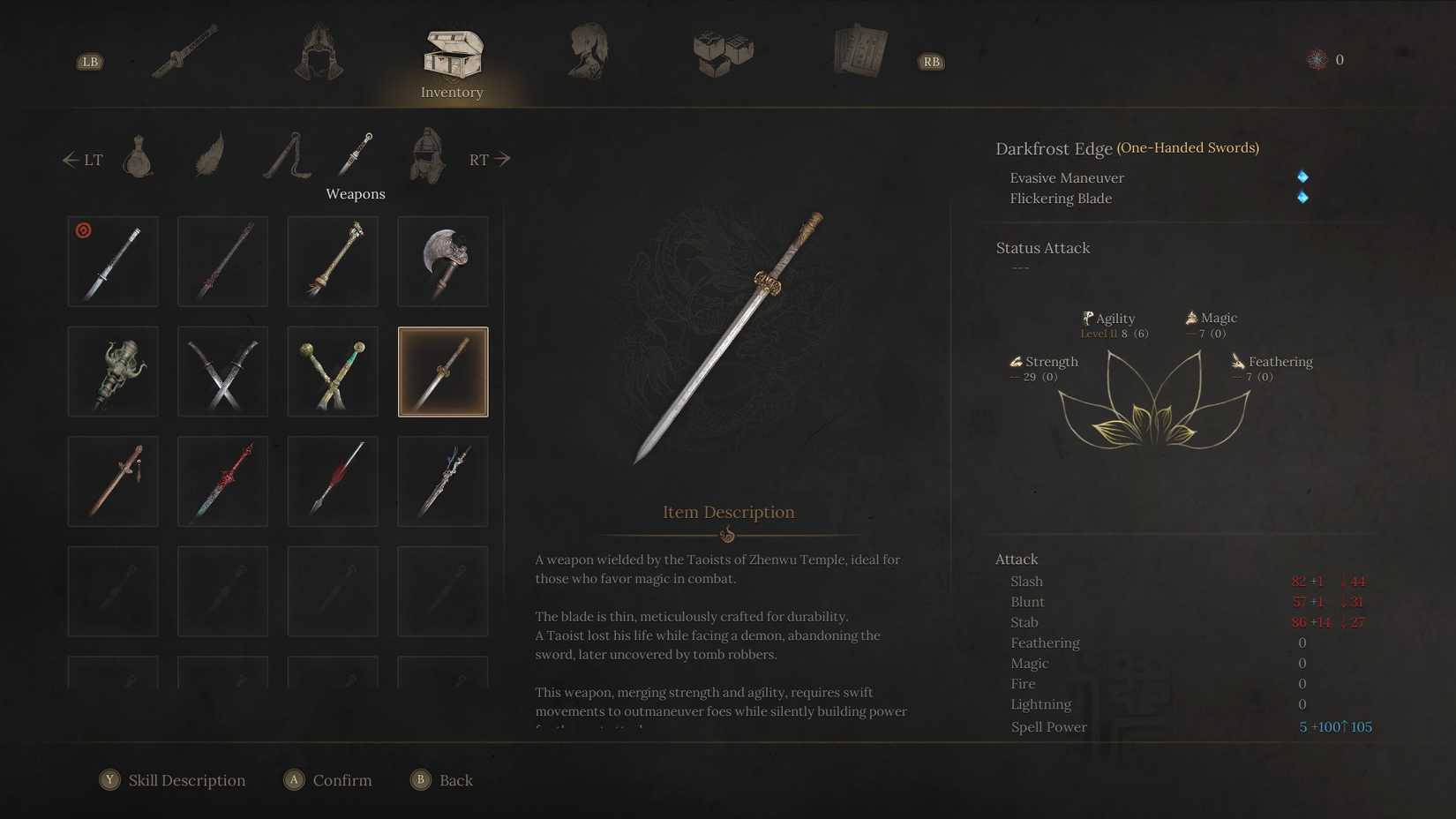
Task: Open the materials boxes icon
Action: pos(724,53)
